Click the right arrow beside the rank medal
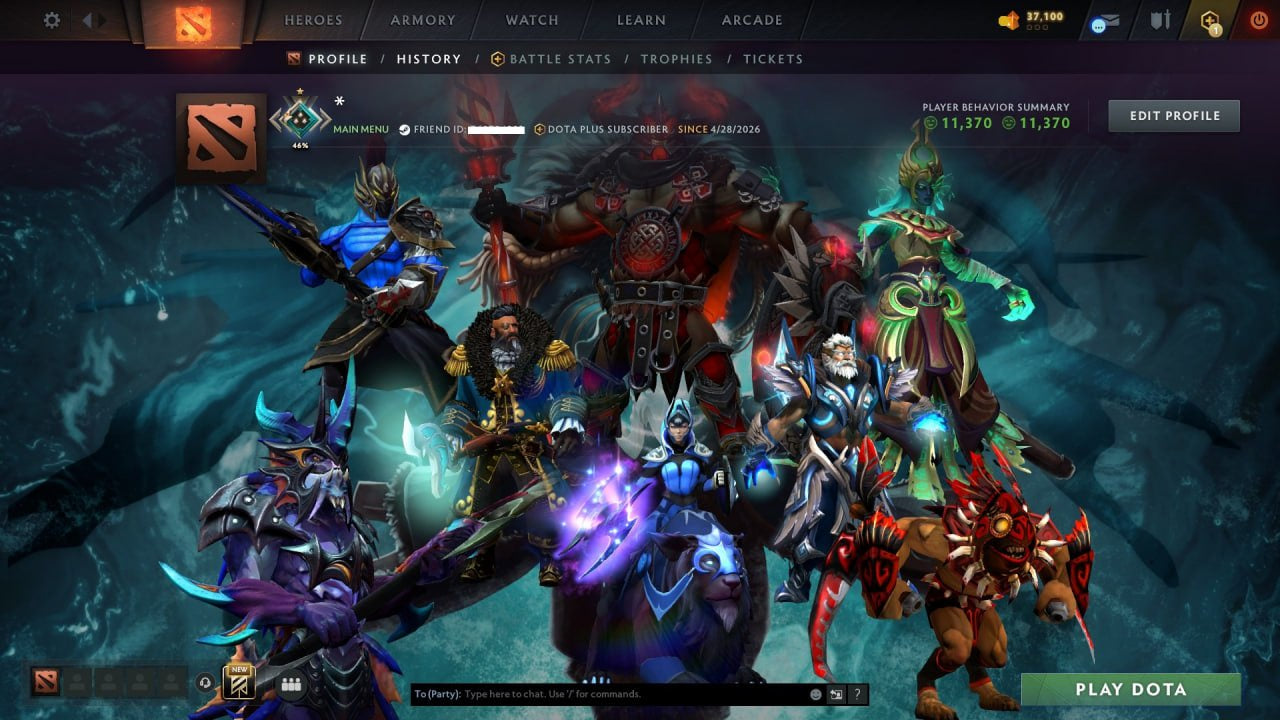1280x720 pixels. tap(326, 120)
